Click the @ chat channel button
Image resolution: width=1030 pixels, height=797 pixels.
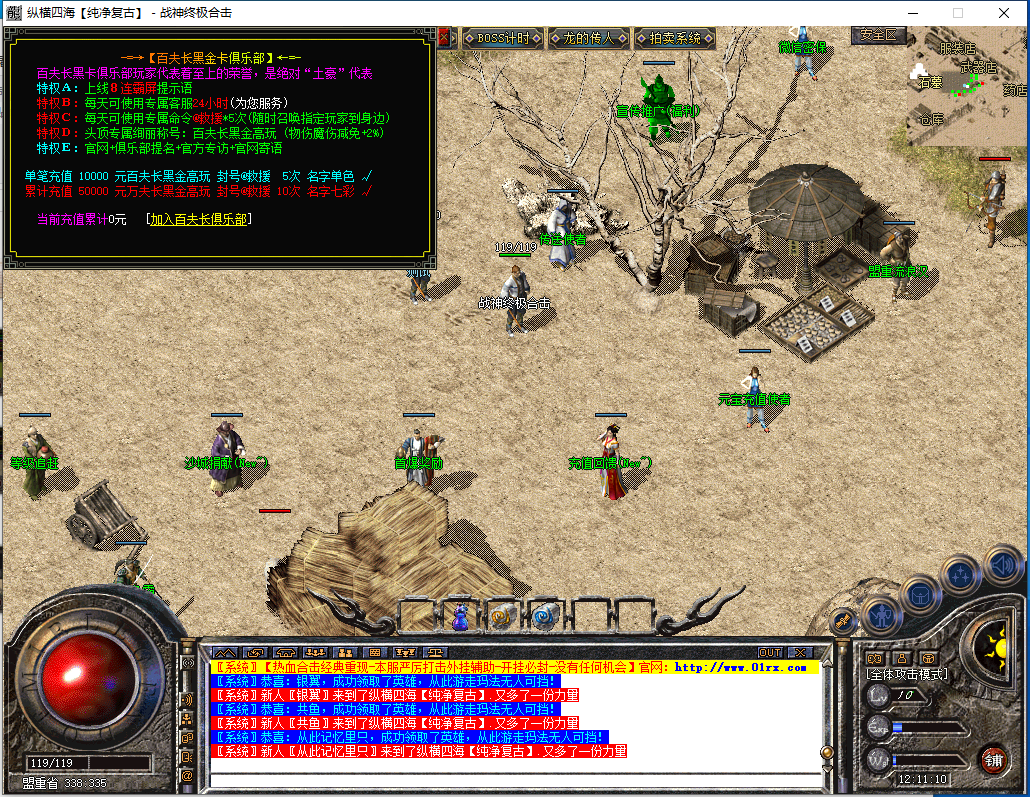(187, 776)
